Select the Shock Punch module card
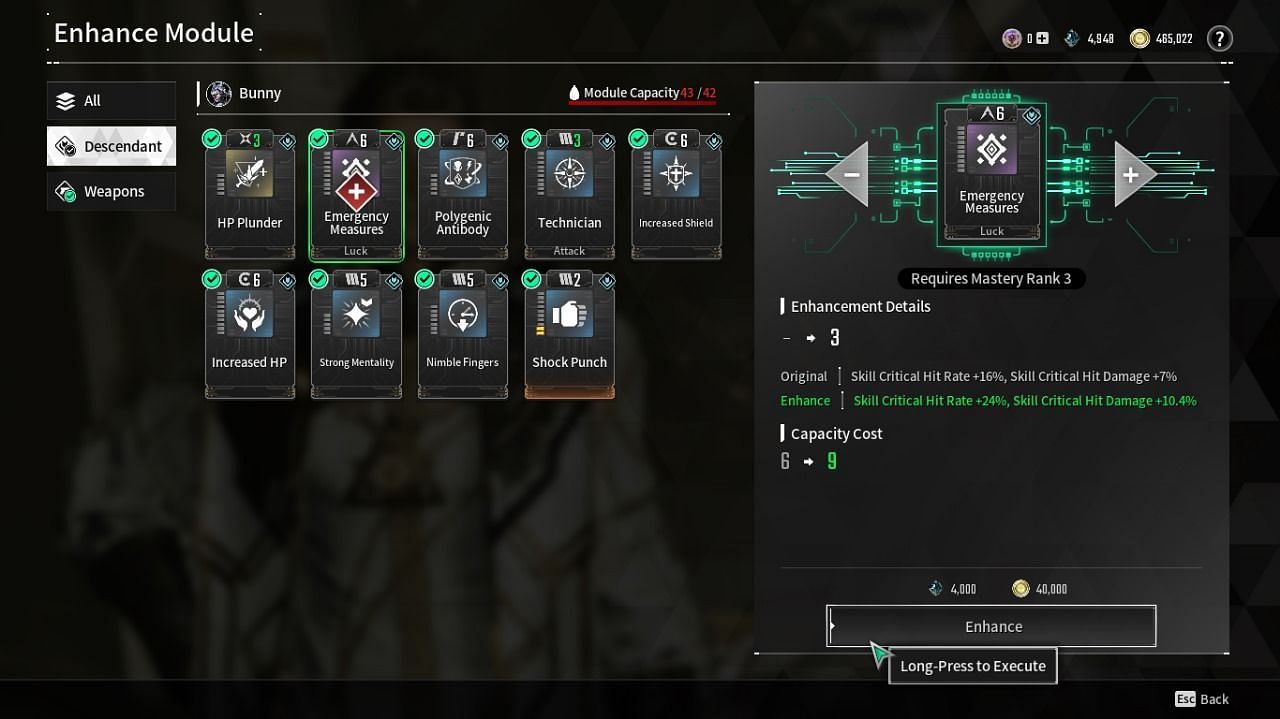 pyautogui.click(x=569, y=334)
